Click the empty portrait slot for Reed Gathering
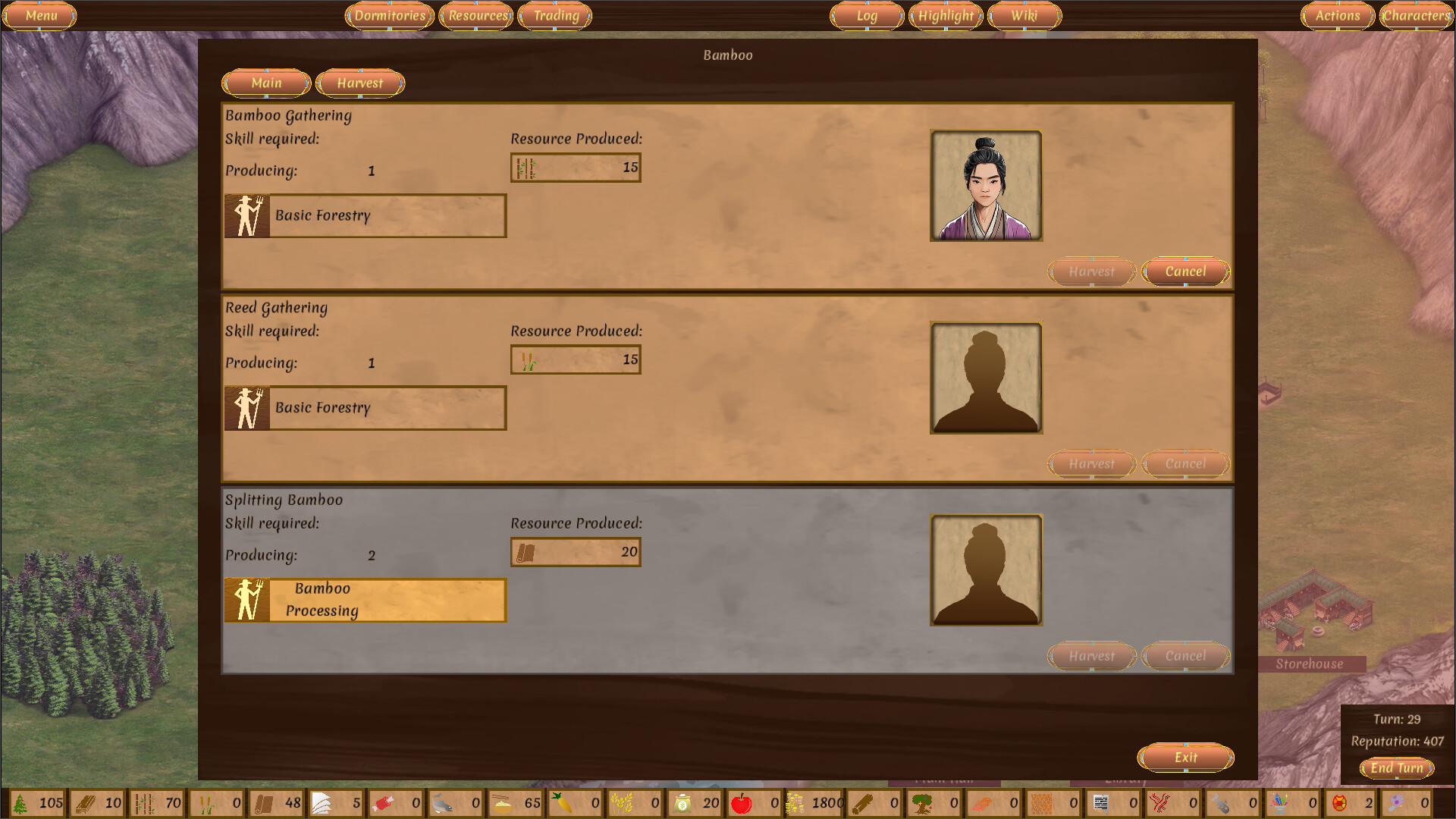 click(986, 378)
